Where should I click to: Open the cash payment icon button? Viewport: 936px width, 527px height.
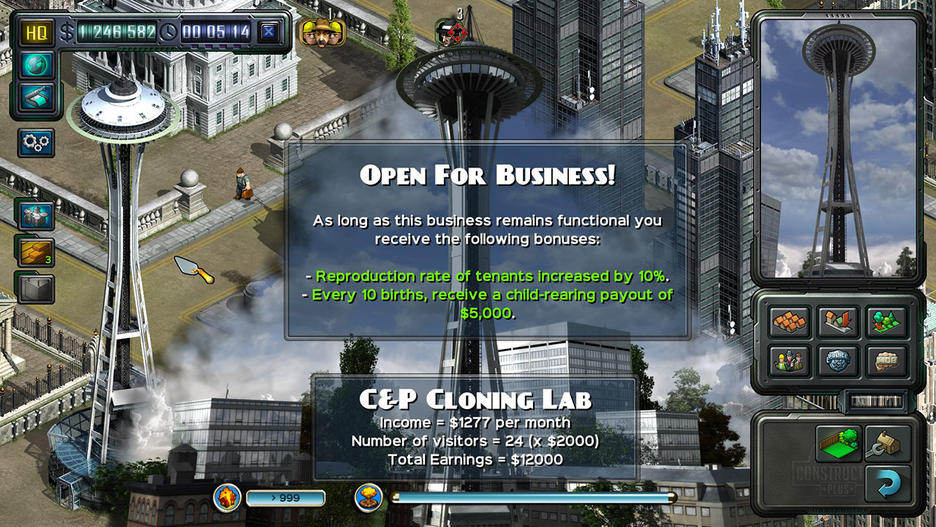tap(36, 97)
